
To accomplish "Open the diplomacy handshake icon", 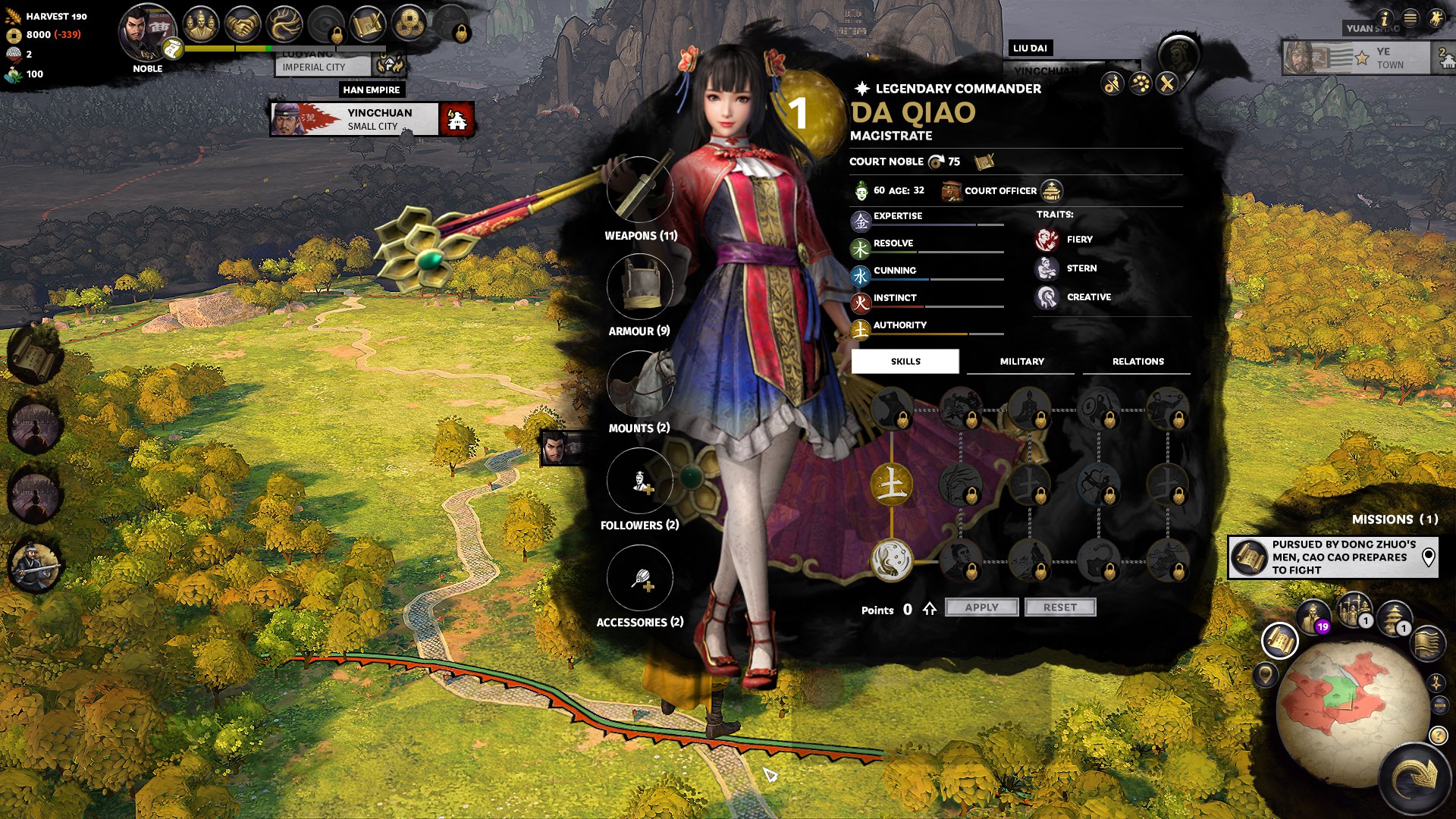I will 243,24.
